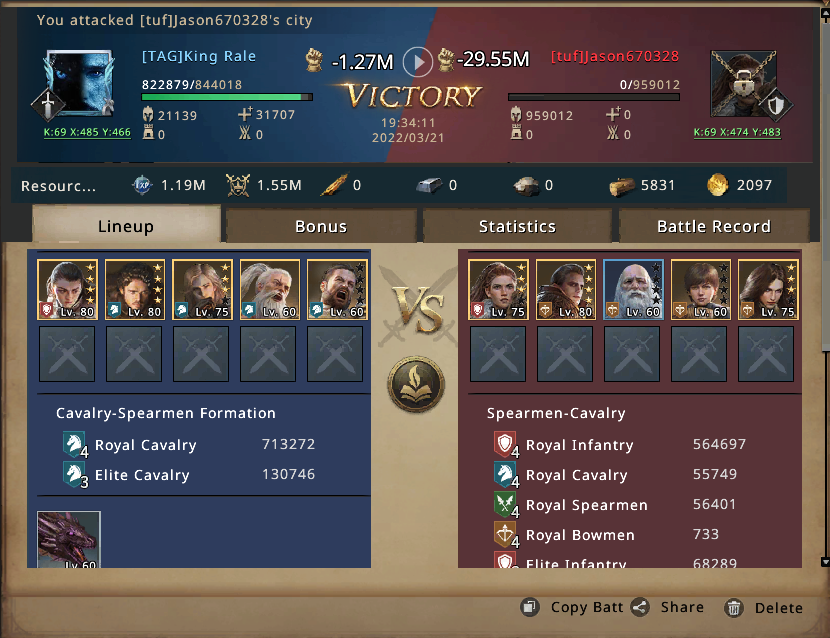
Task: Show the Battle Record tab
Action: tap(713, 226)
